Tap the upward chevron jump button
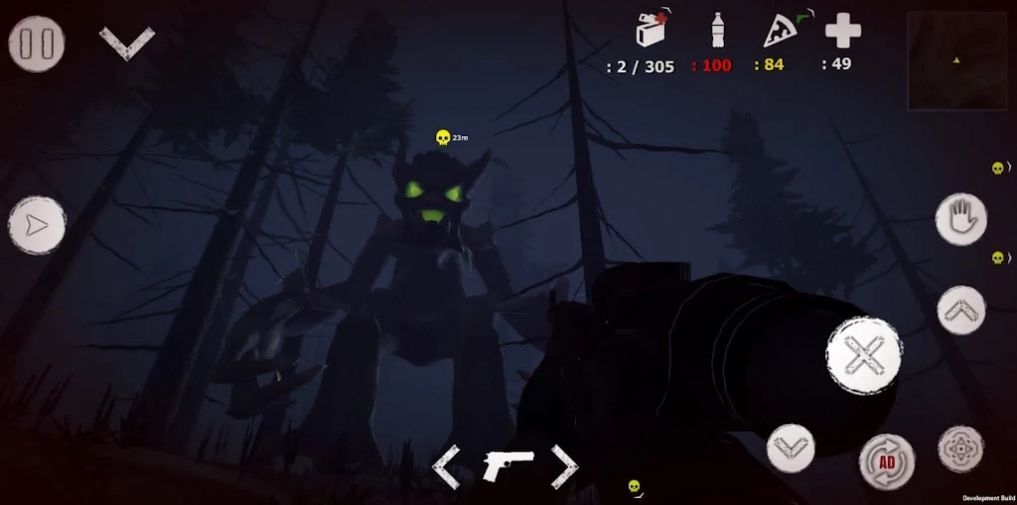This screenshot has height=505, width=1017. pyautogui.click(x=961, y=310)
